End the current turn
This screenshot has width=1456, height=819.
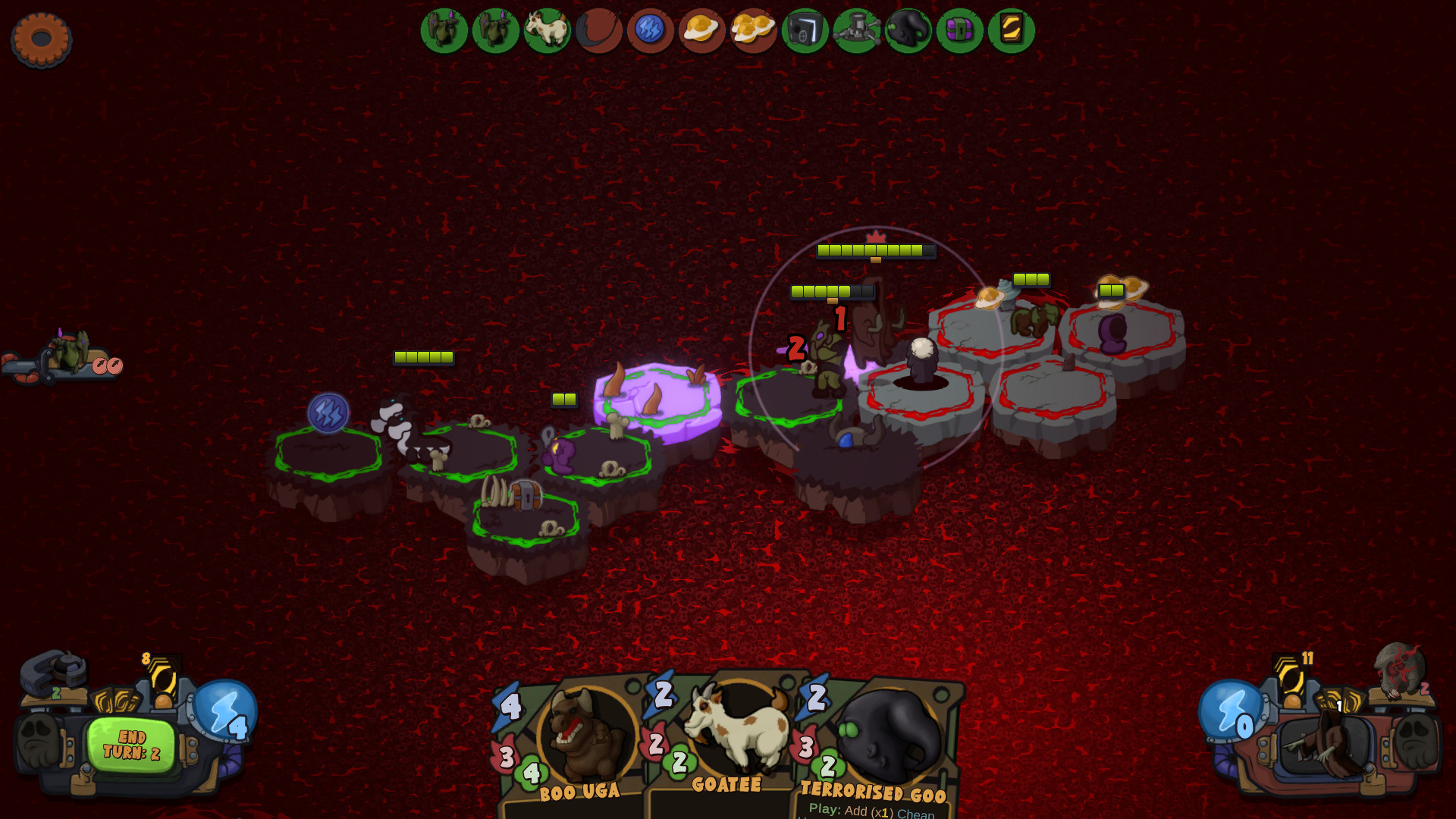pos(131,745)
